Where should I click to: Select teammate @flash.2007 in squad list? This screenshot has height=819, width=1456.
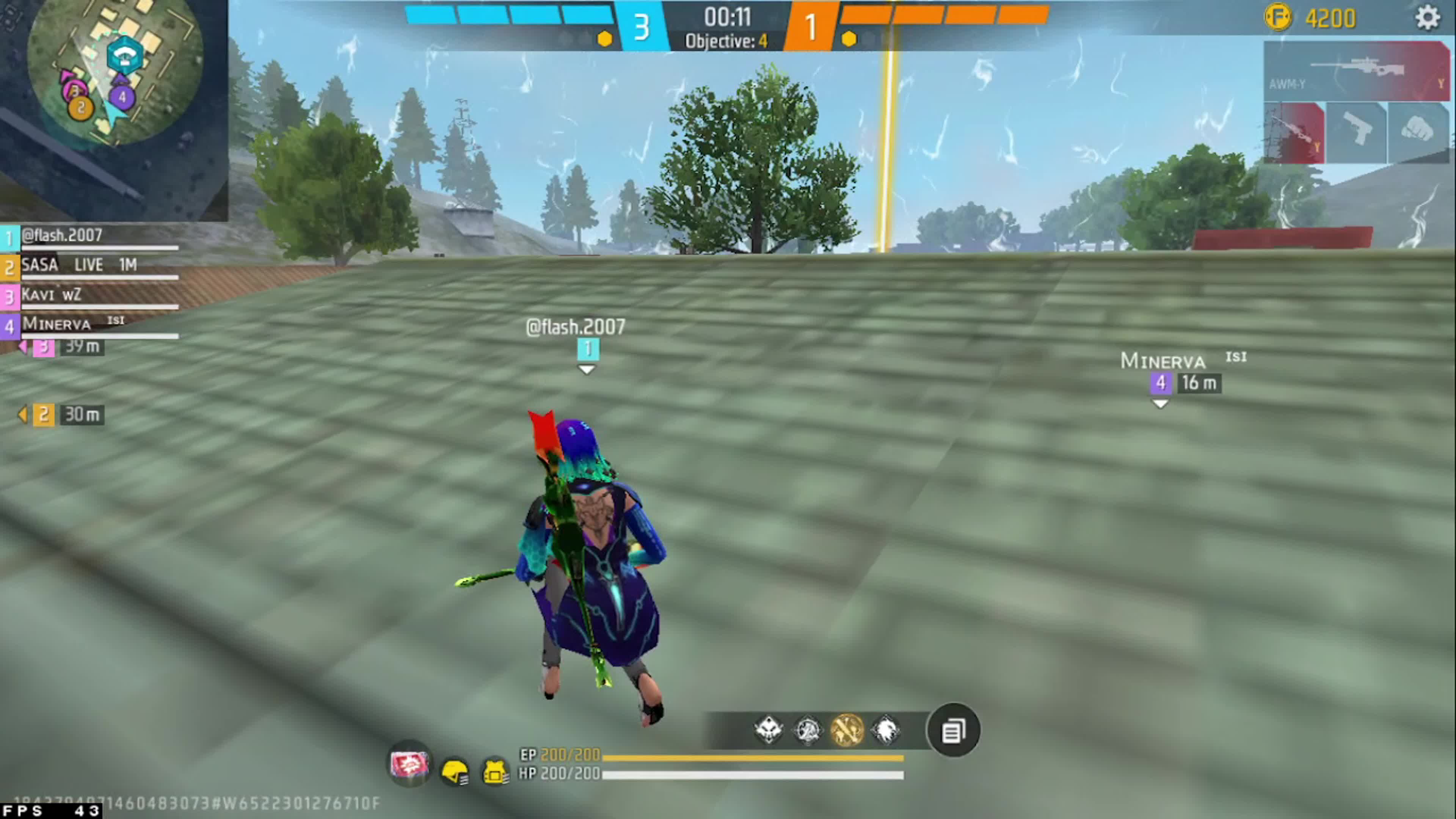91,236
